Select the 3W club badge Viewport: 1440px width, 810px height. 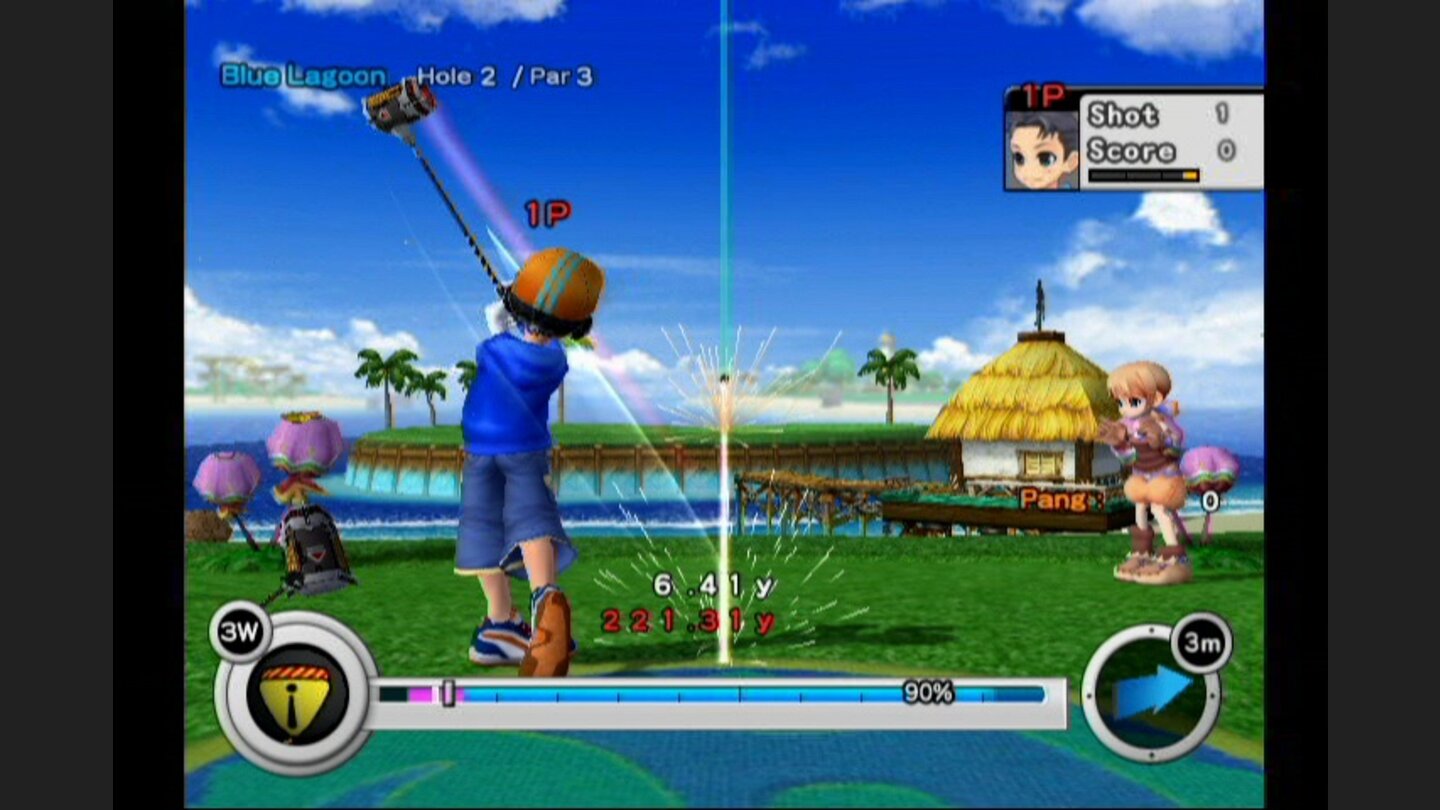point(239,630)
